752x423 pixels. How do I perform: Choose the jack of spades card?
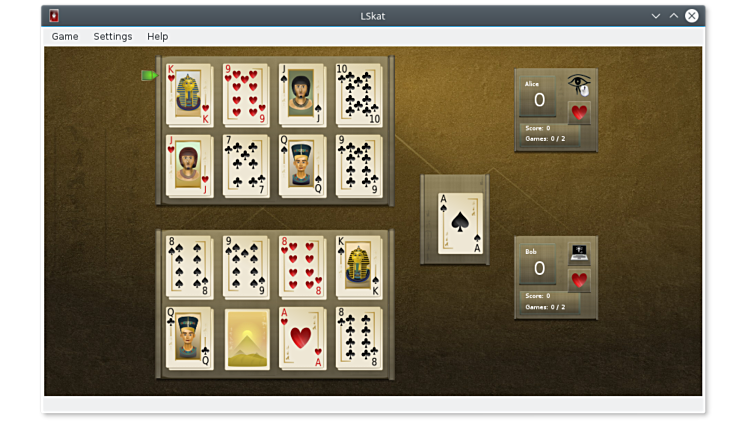[302, 95]
